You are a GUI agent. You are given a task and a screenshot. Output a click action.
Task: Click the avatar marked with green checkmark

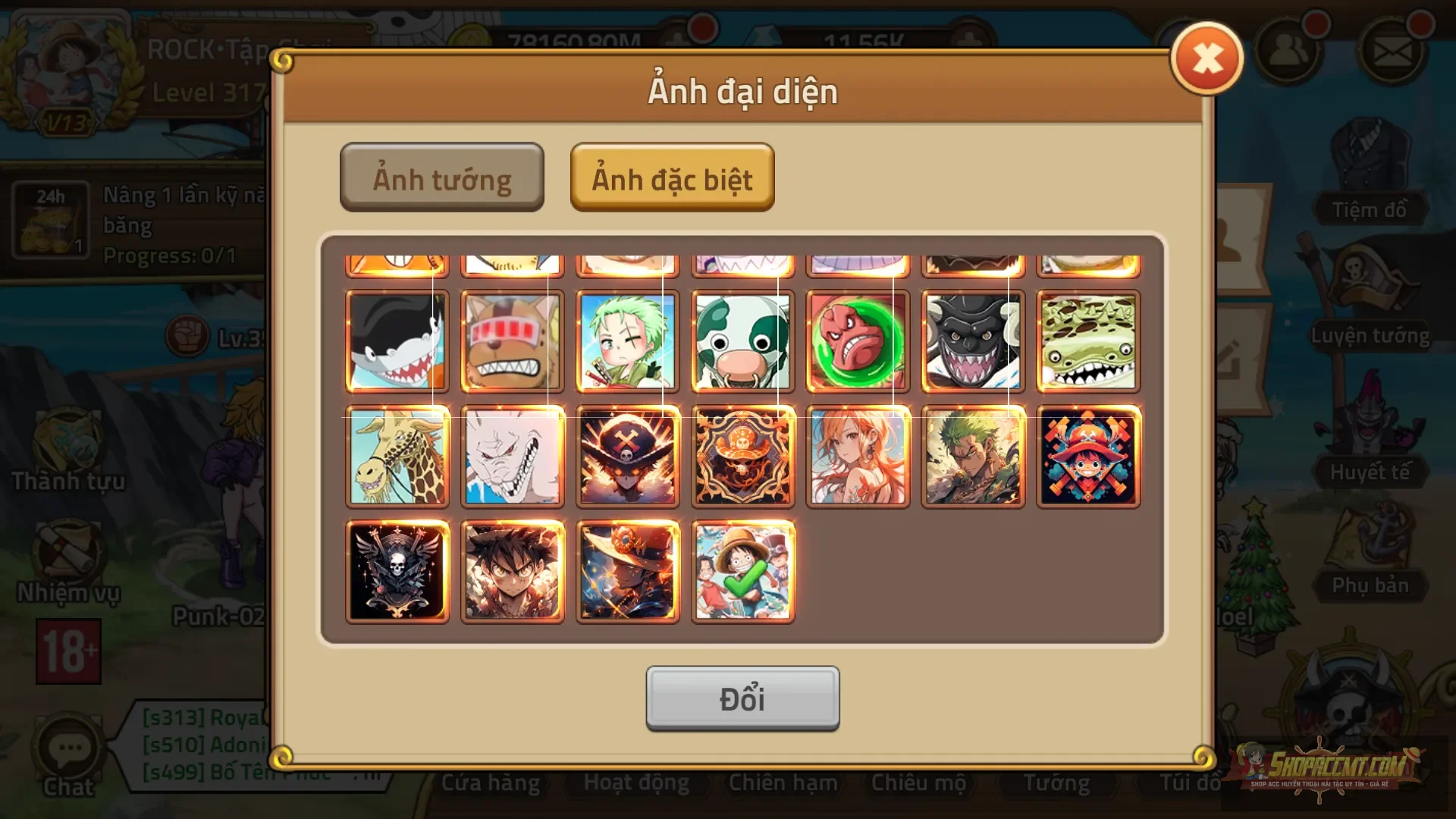pyautogui.click(x=742, y=571)
